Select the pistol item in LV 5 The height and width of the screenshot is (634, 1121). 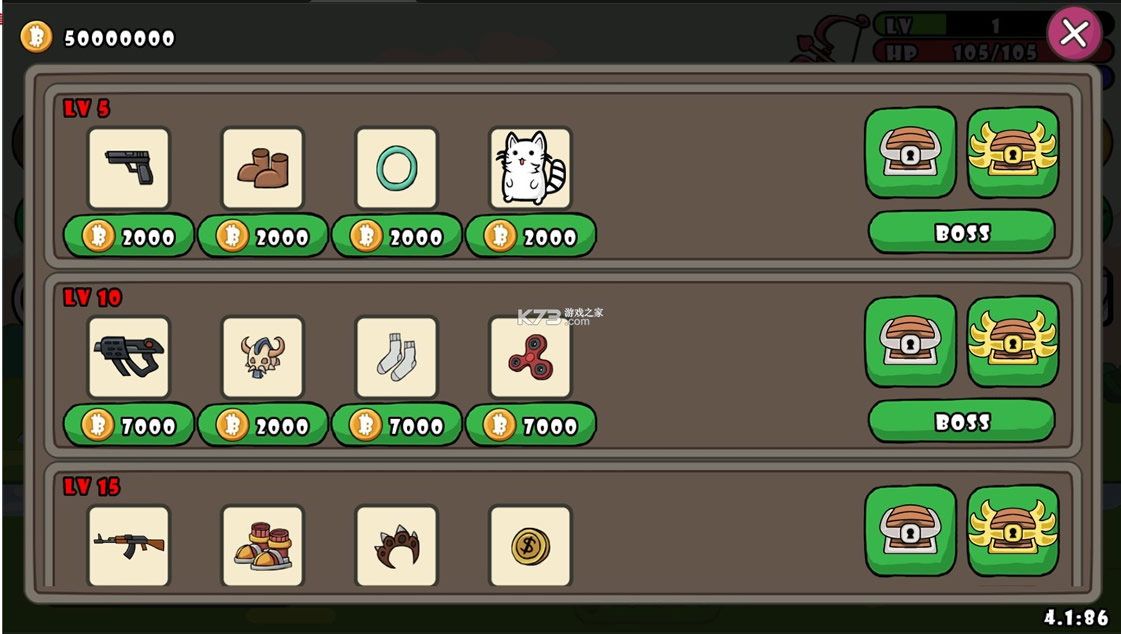tap(129, 168)
